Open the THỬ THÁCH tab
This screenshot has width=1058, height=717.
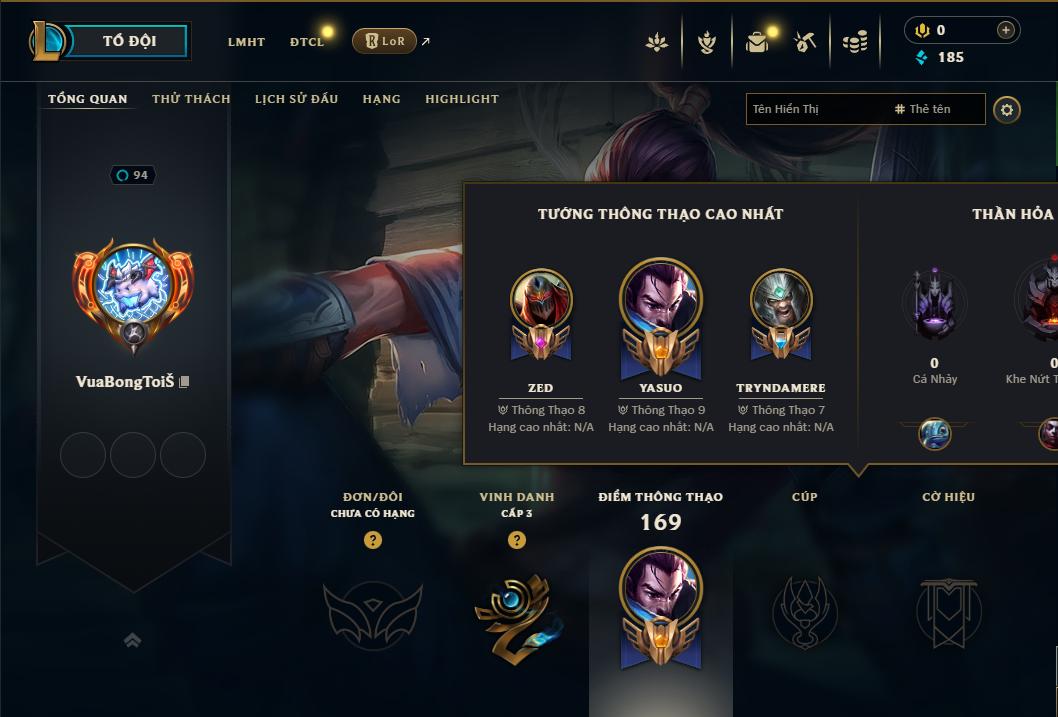[x=191, y=99]
